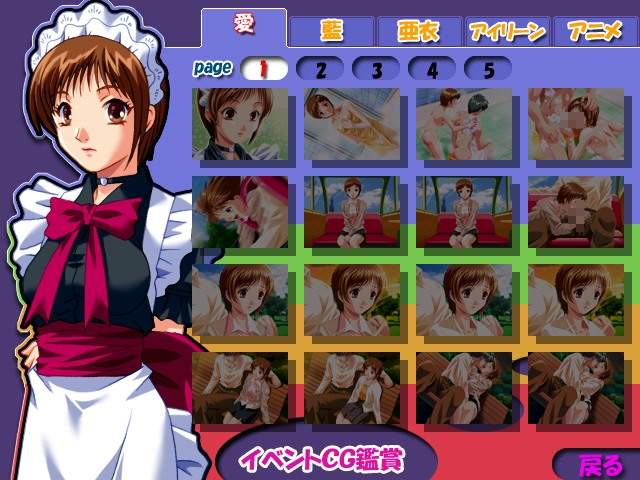Choose gallery page 1
The width and height of the screenshot is (640, 480).
pos(264,69)
